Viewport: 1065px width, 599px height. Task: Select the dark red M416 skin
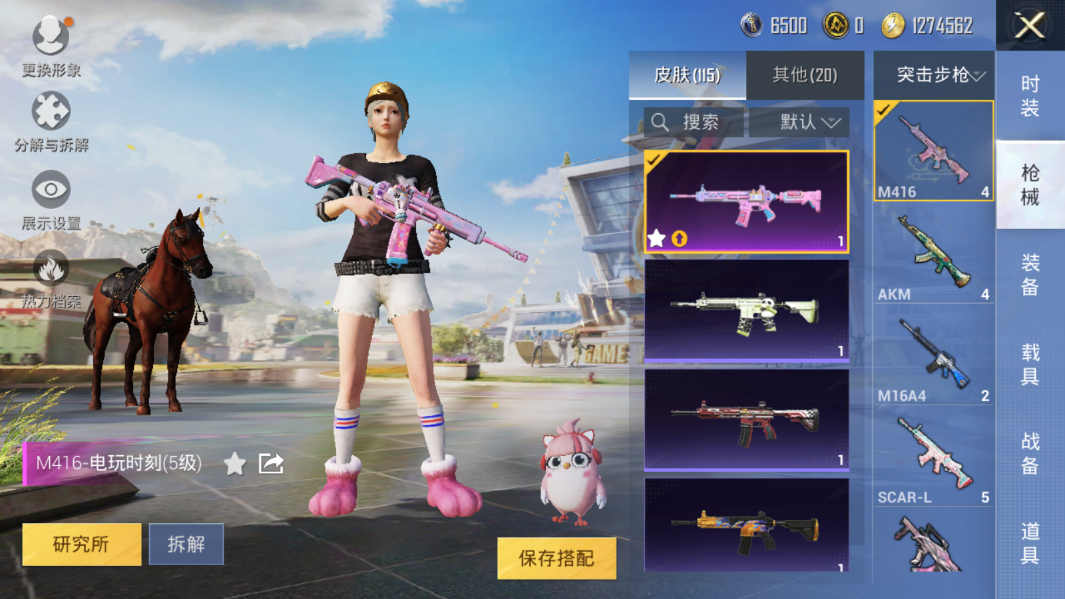tap(746, 419)
